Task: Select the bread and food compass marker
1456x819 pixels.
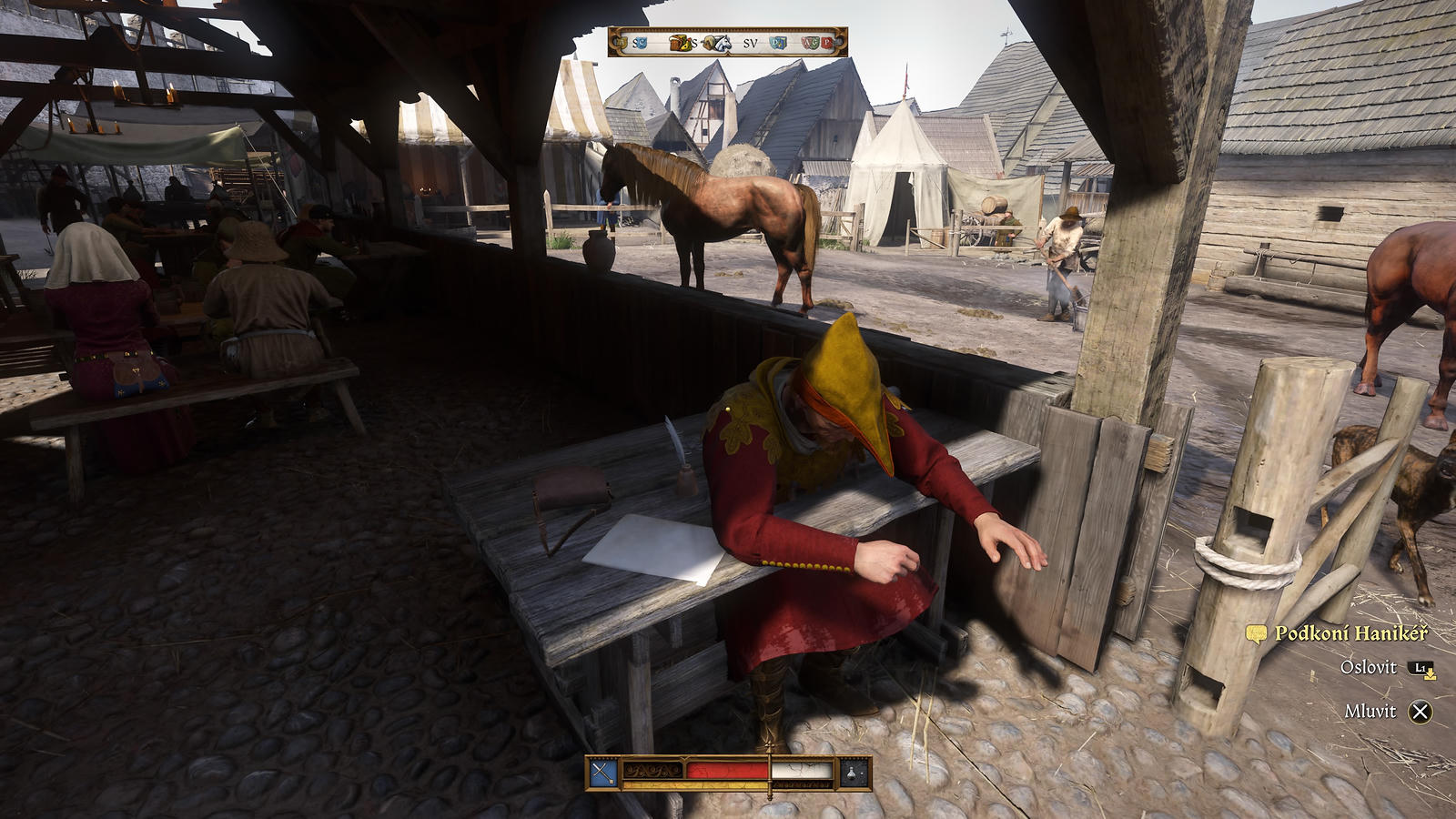Action: [x=680, y=43]
